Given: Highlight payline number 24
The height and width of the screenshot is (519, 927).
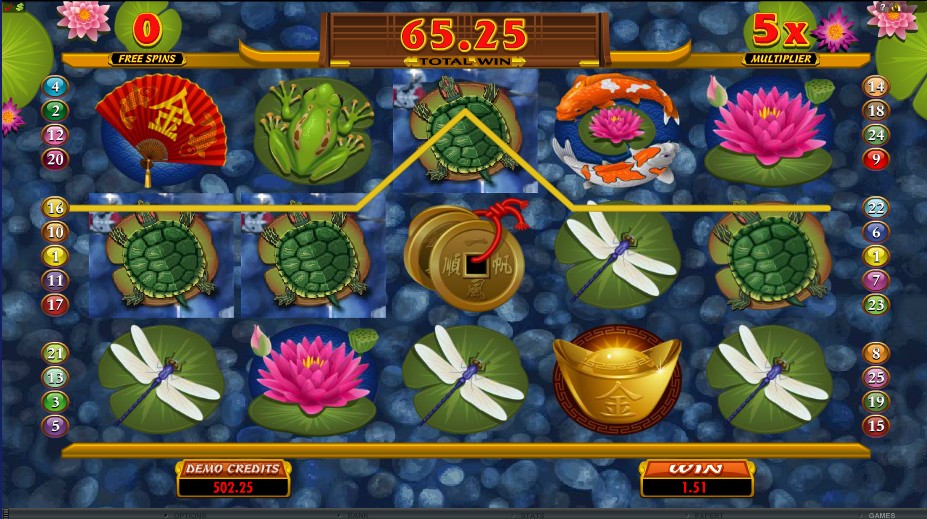Looking at the screenshot, I should [x=876, y=135].
